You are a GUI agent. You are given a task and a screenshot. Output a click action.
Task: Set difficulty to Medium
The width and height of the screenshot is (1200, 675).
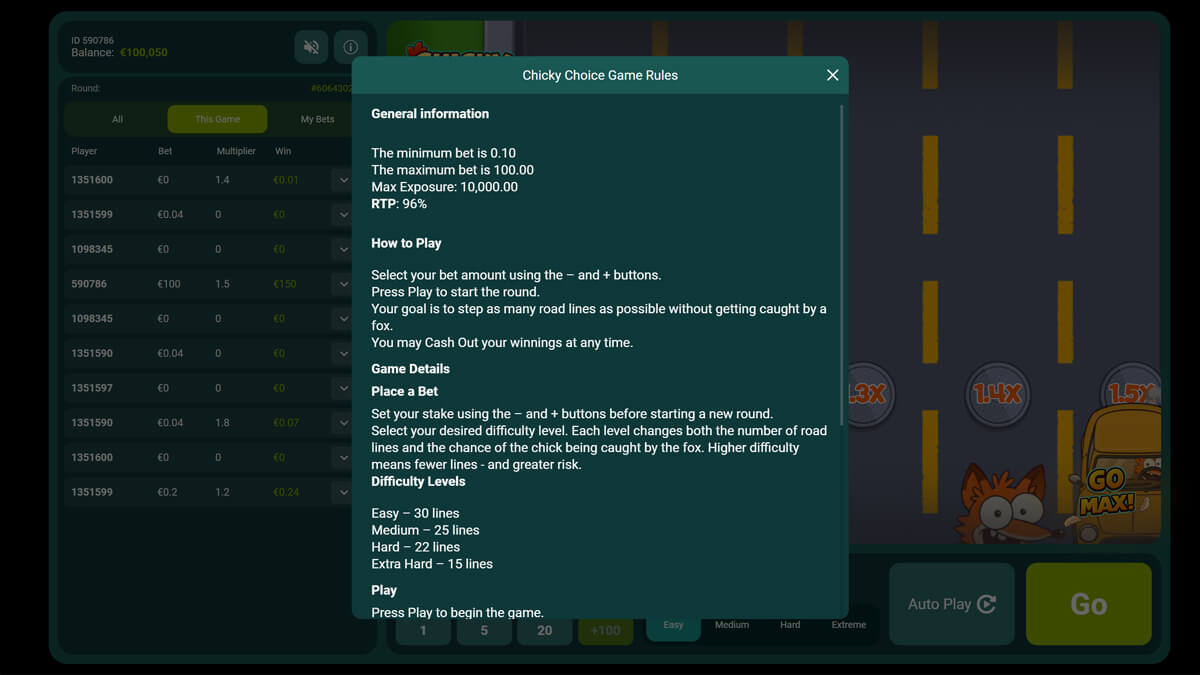click(x=731, y=625)
